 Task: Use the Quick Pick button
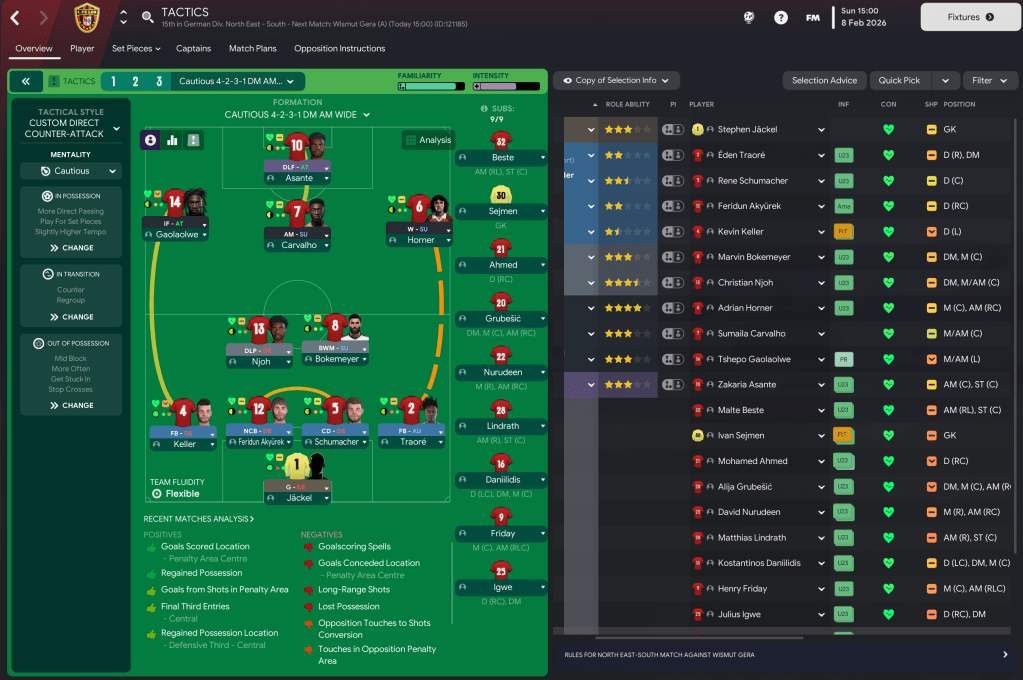pos(899,81)
